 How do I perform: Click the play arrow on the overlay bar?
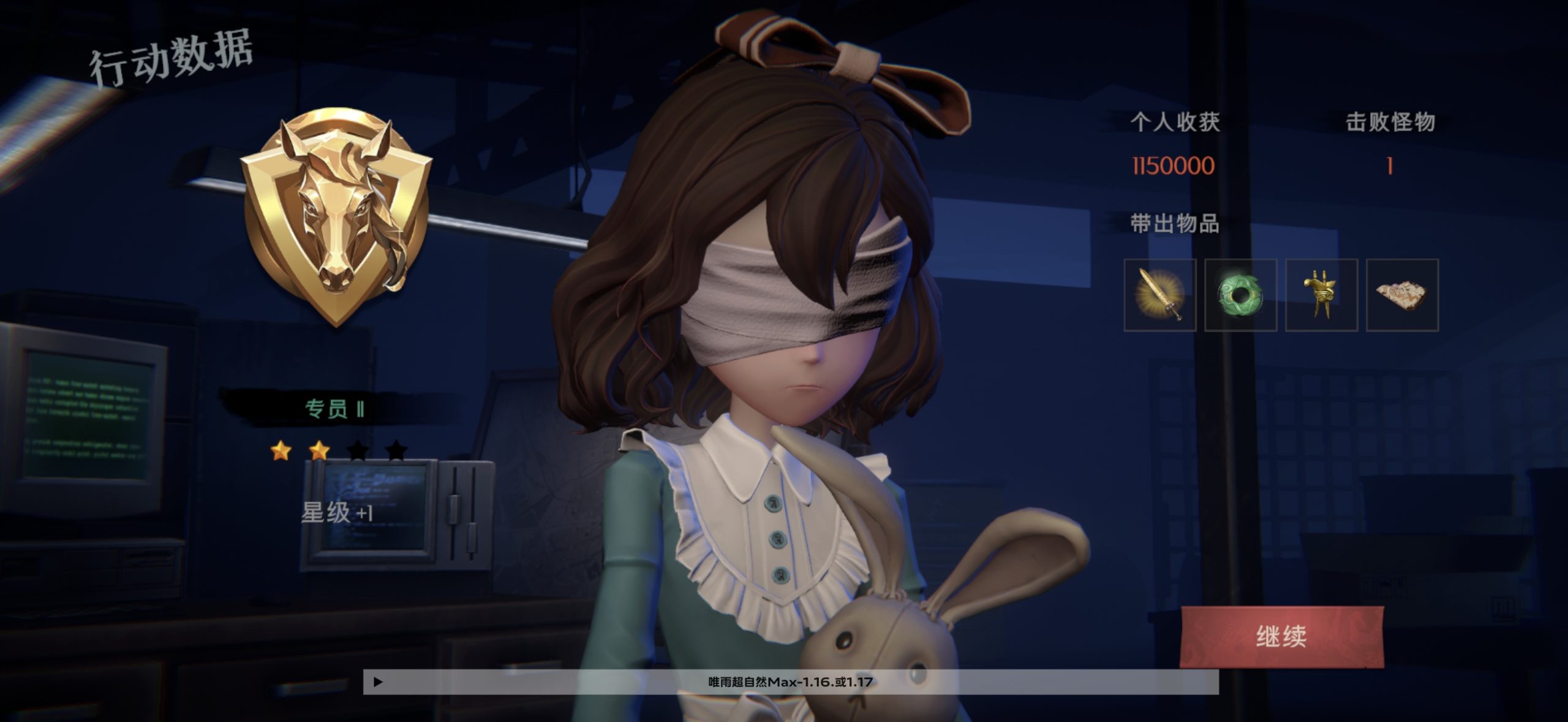378,682
